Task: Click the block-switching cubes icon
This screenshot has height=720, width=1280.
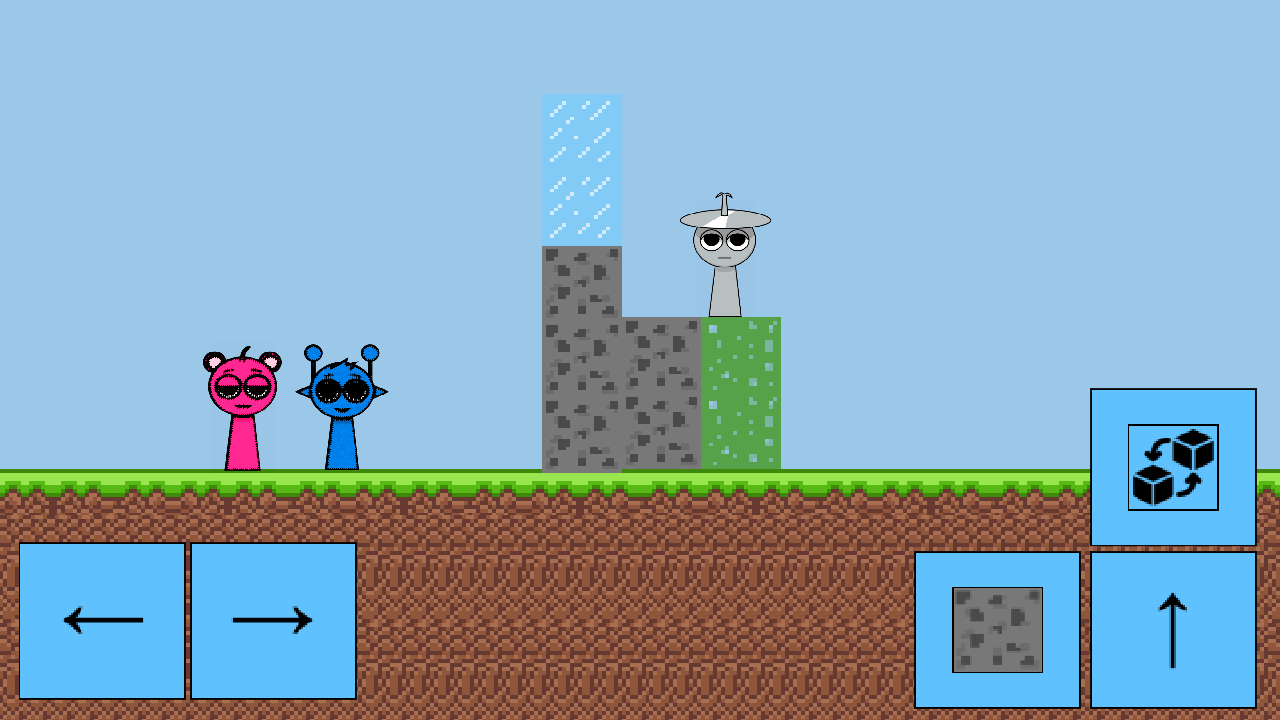Action: pos(1172,464)
